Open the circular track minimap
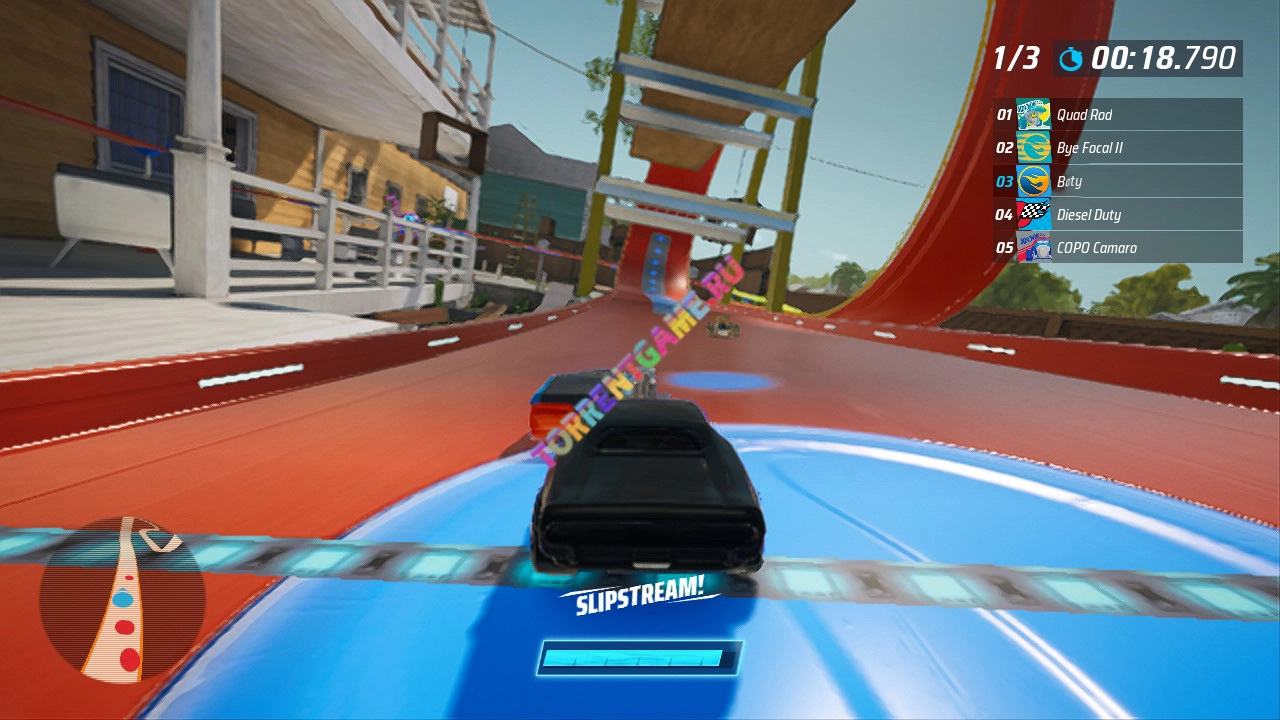 click(122, 600)
